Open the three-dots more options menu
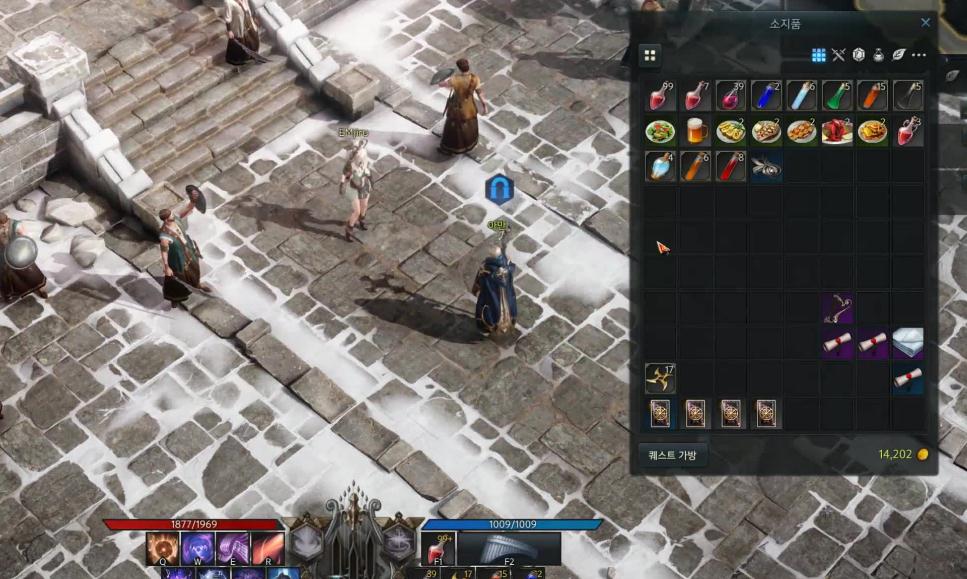The width and height of the screenshot is (967, 579). coord(919,55)
